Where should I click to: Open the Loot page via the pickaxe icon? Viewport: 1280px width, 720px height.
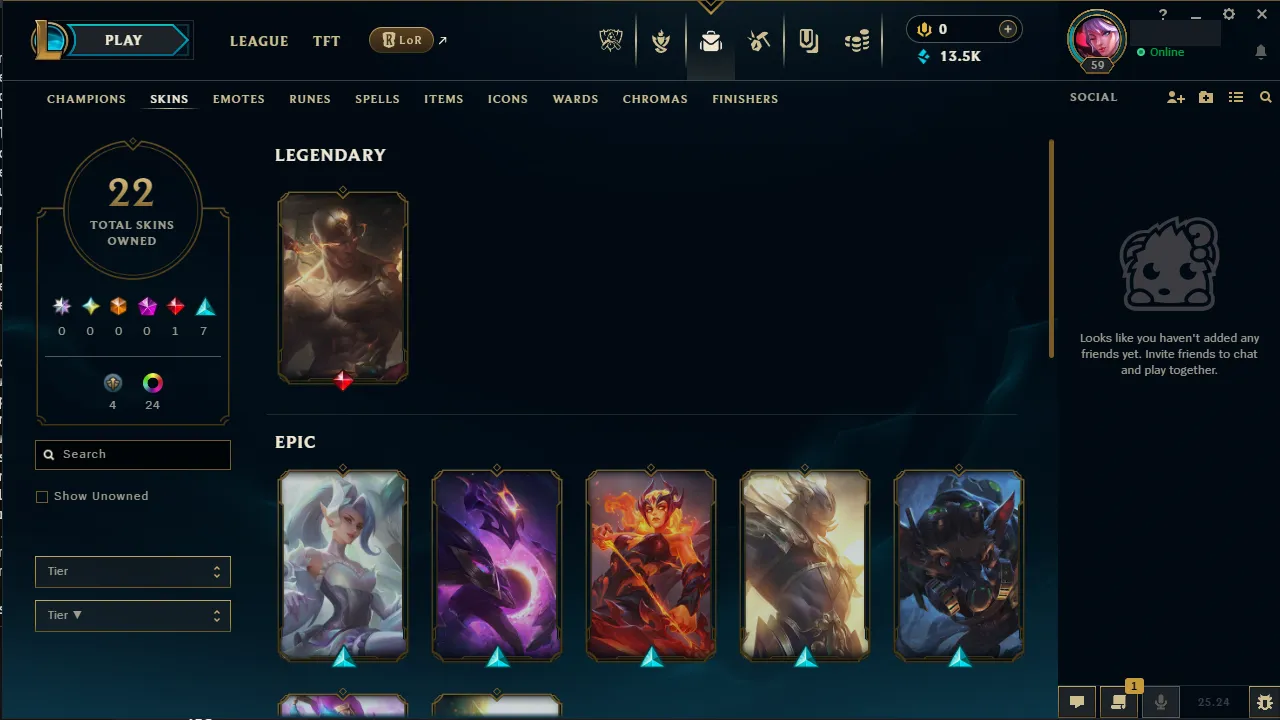pyautogui.click(x=759, y=41)
